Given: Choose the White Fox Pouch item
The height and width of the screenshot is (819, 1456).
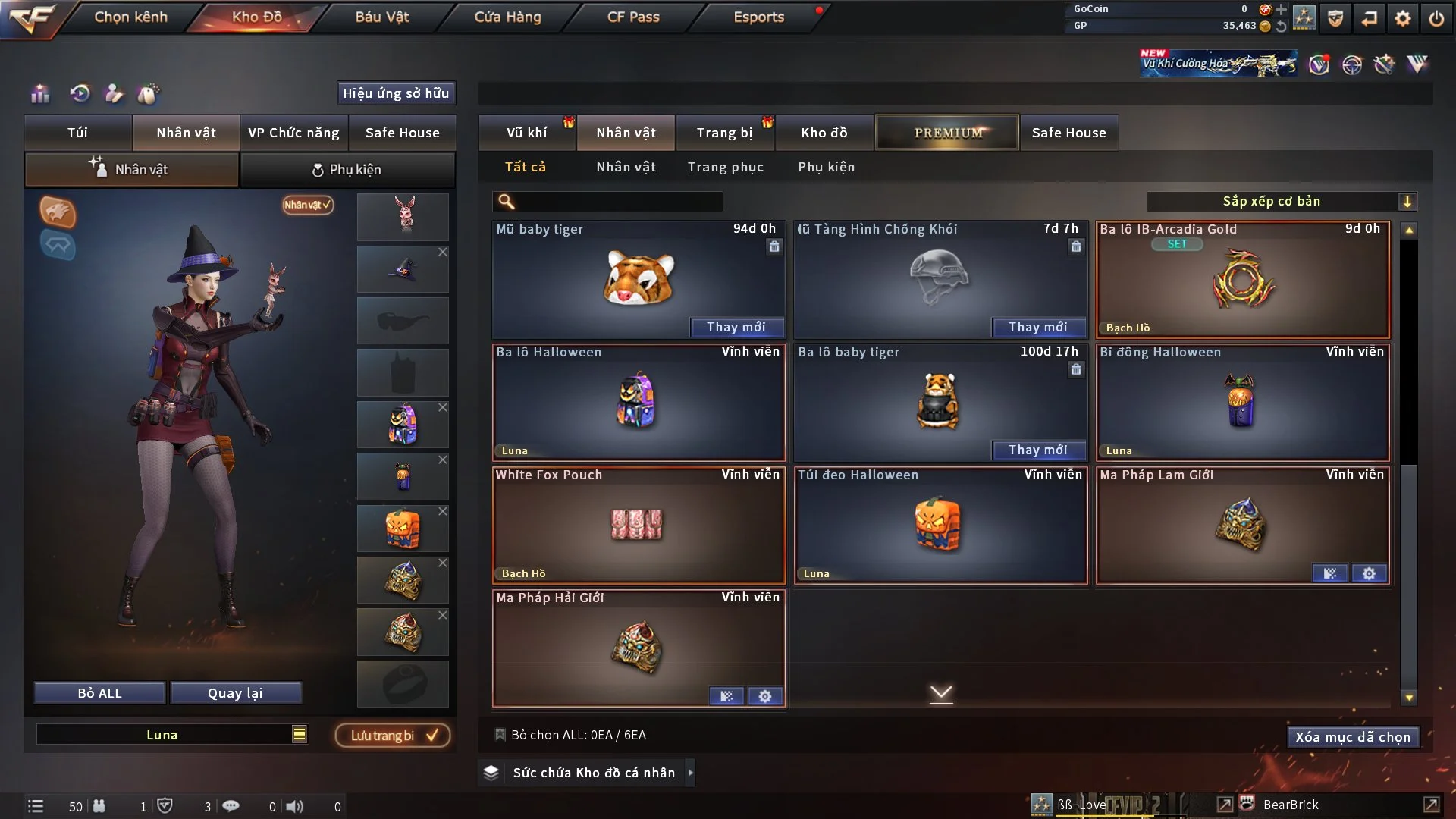Looking at the screenshot, I should click(638, 526).
